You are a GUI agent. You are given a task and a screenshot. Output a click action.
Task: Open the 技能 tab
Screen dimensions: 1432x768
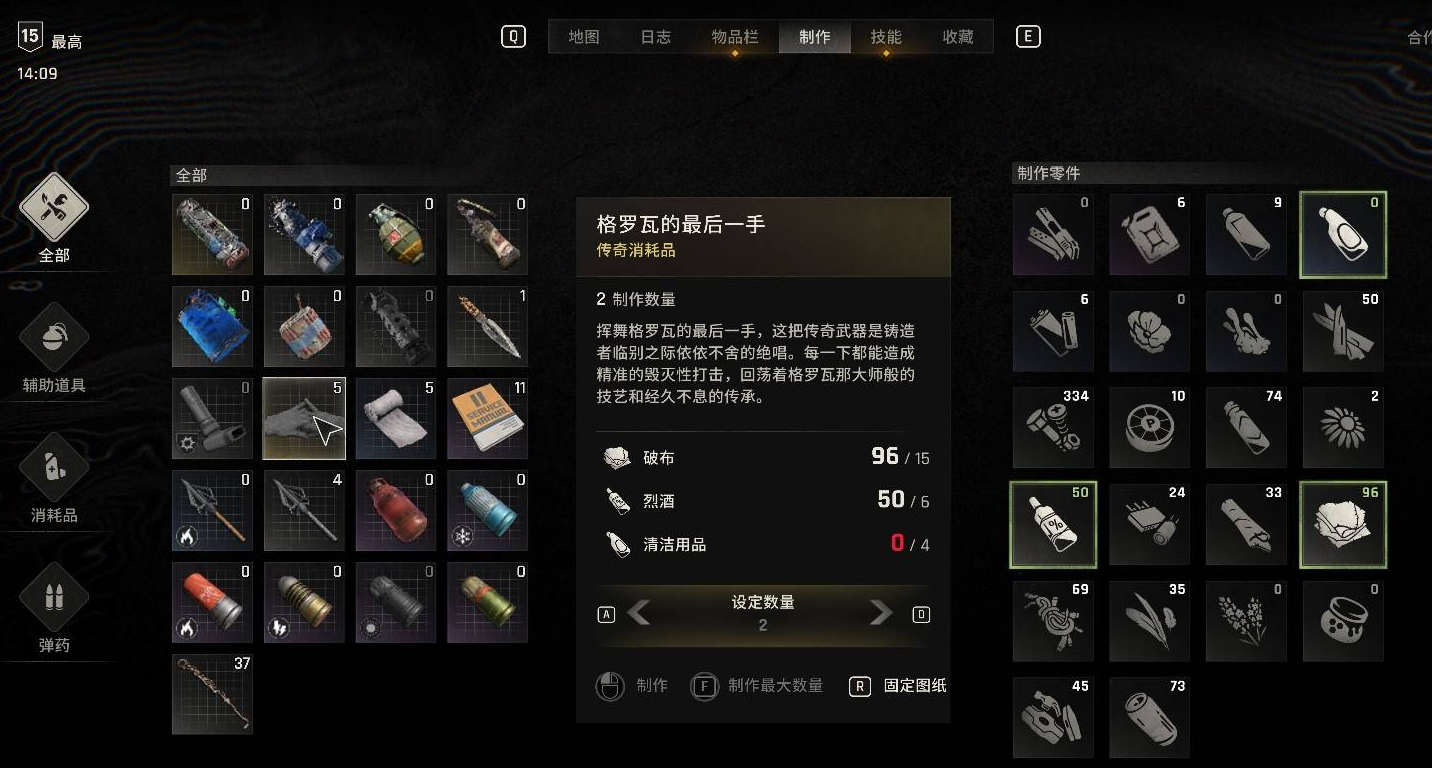coord(884,36)
